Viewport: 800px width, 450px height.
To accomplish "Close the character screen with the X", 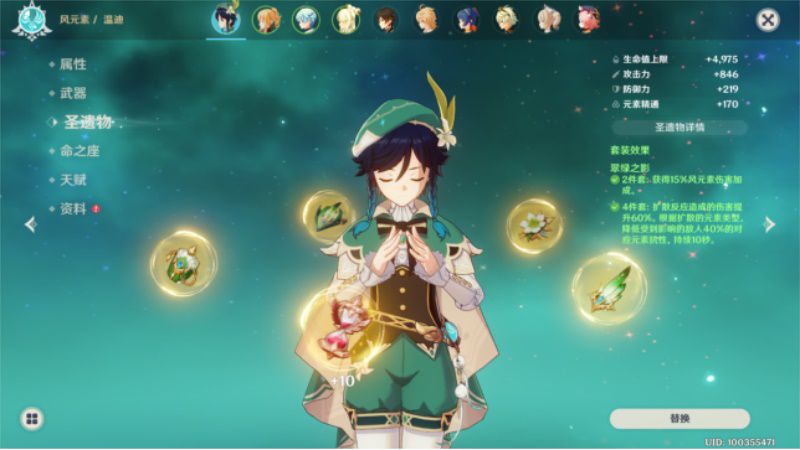I will 767,19.
